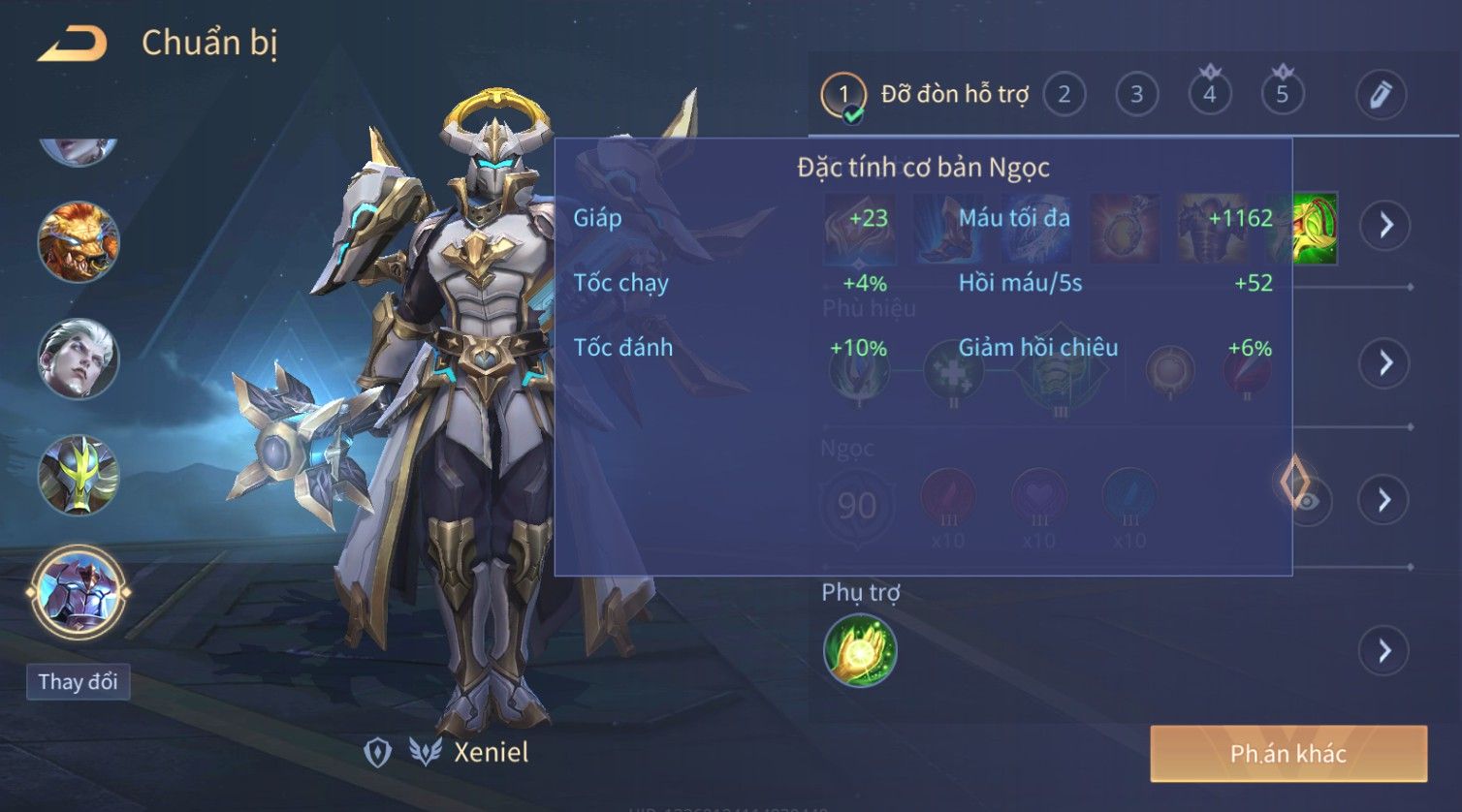The image size is (1462, 812).
Task: Toggle the rune stats eye icon
Action: [1310, 501]
